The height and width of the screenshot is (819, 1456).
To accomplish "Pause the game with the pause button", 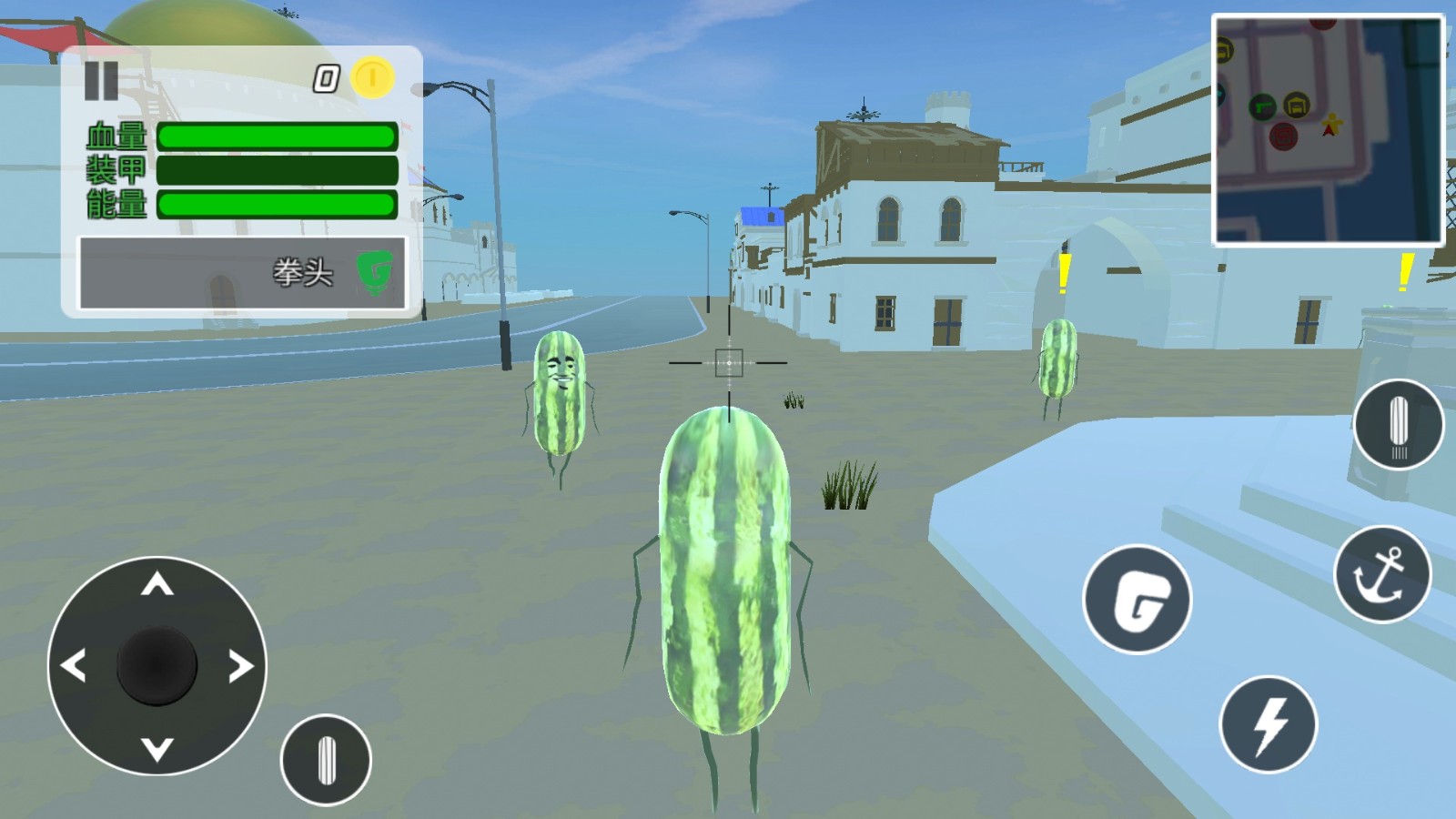I will pyautogui.click(x=101, y=80).
